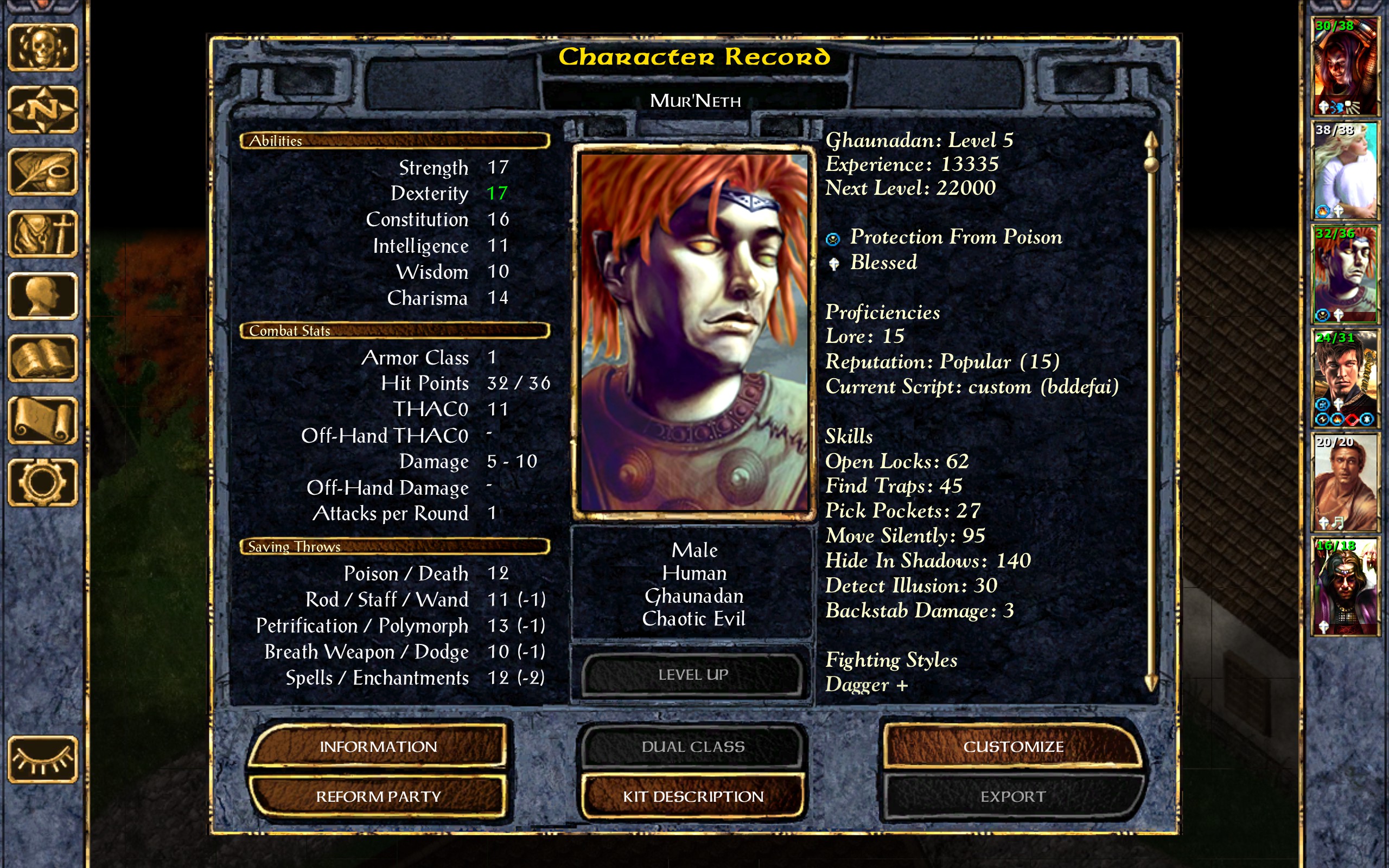Select the blonde portrait with 38/38 HP

[1345, 170]
